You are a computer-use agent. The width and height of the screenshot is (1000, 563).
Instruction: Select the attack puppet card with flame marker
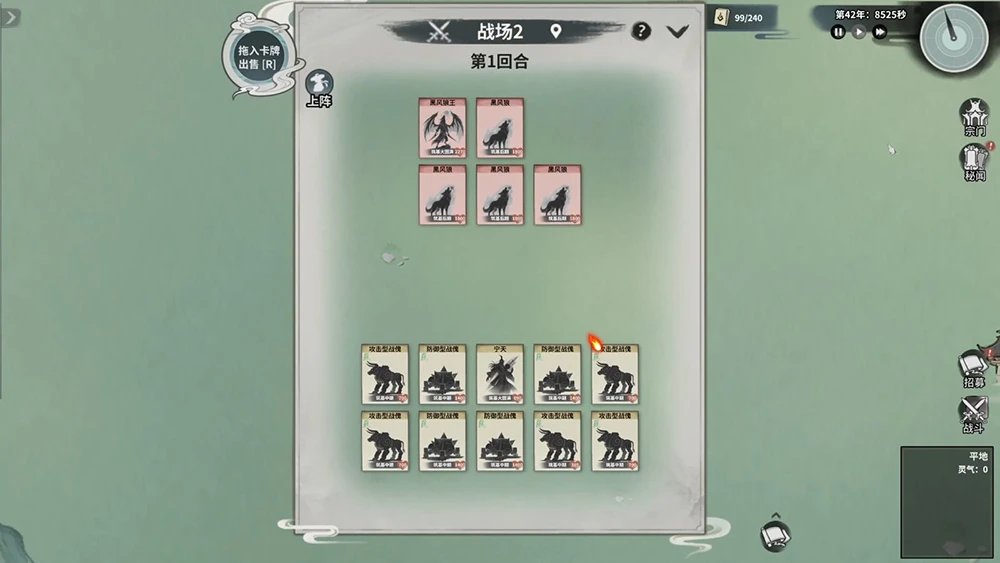615,374
